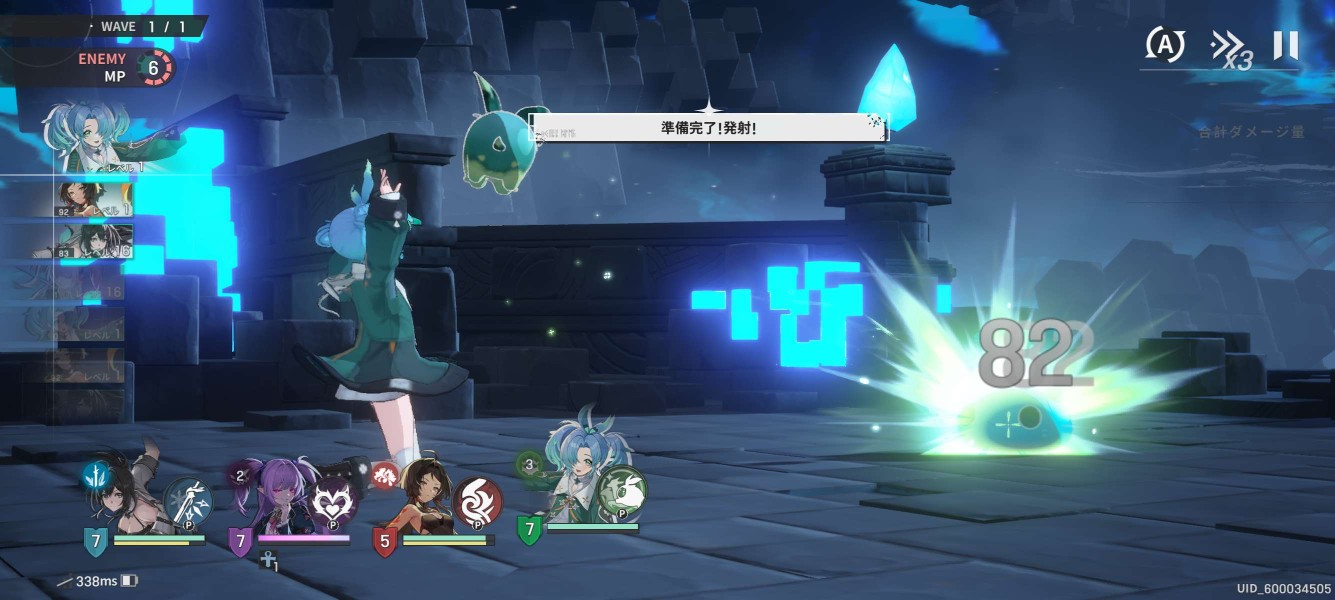1335x600 pixels.
Task: Open the total damage panel (合計ダメージ量)
Action: click(1251, 131)
